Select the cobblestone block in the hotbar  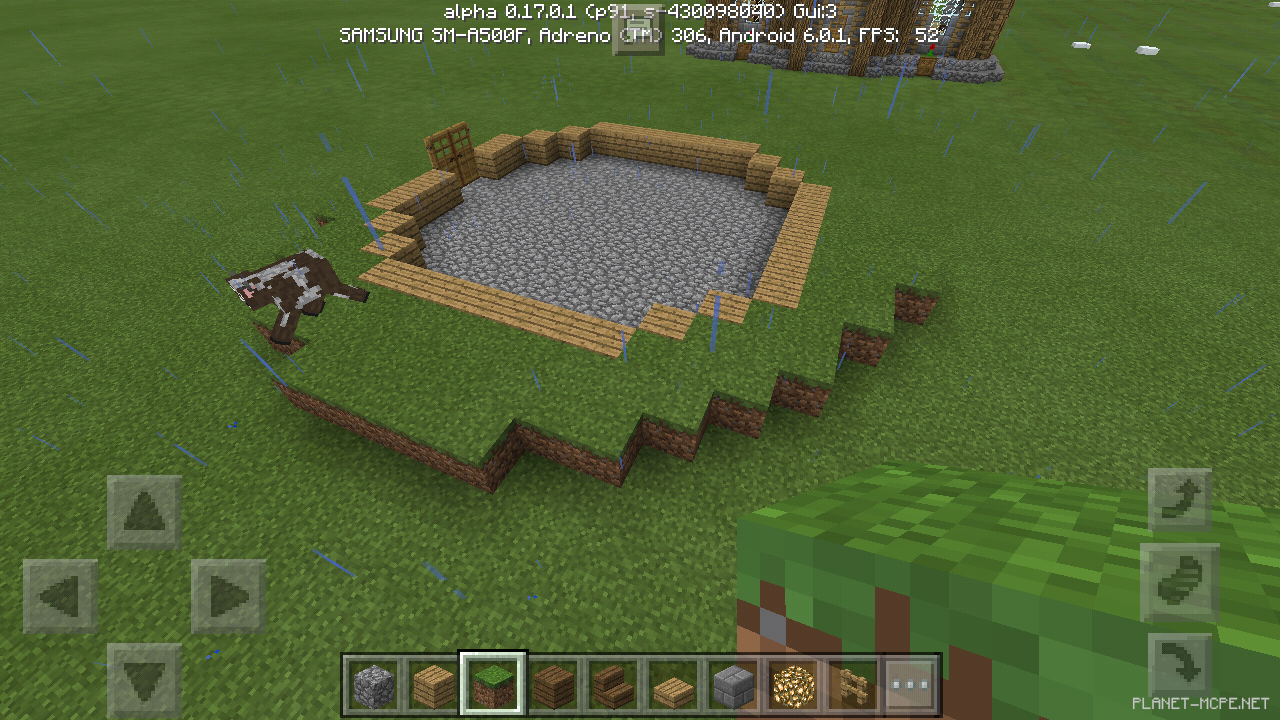click(x=375, y=684)
